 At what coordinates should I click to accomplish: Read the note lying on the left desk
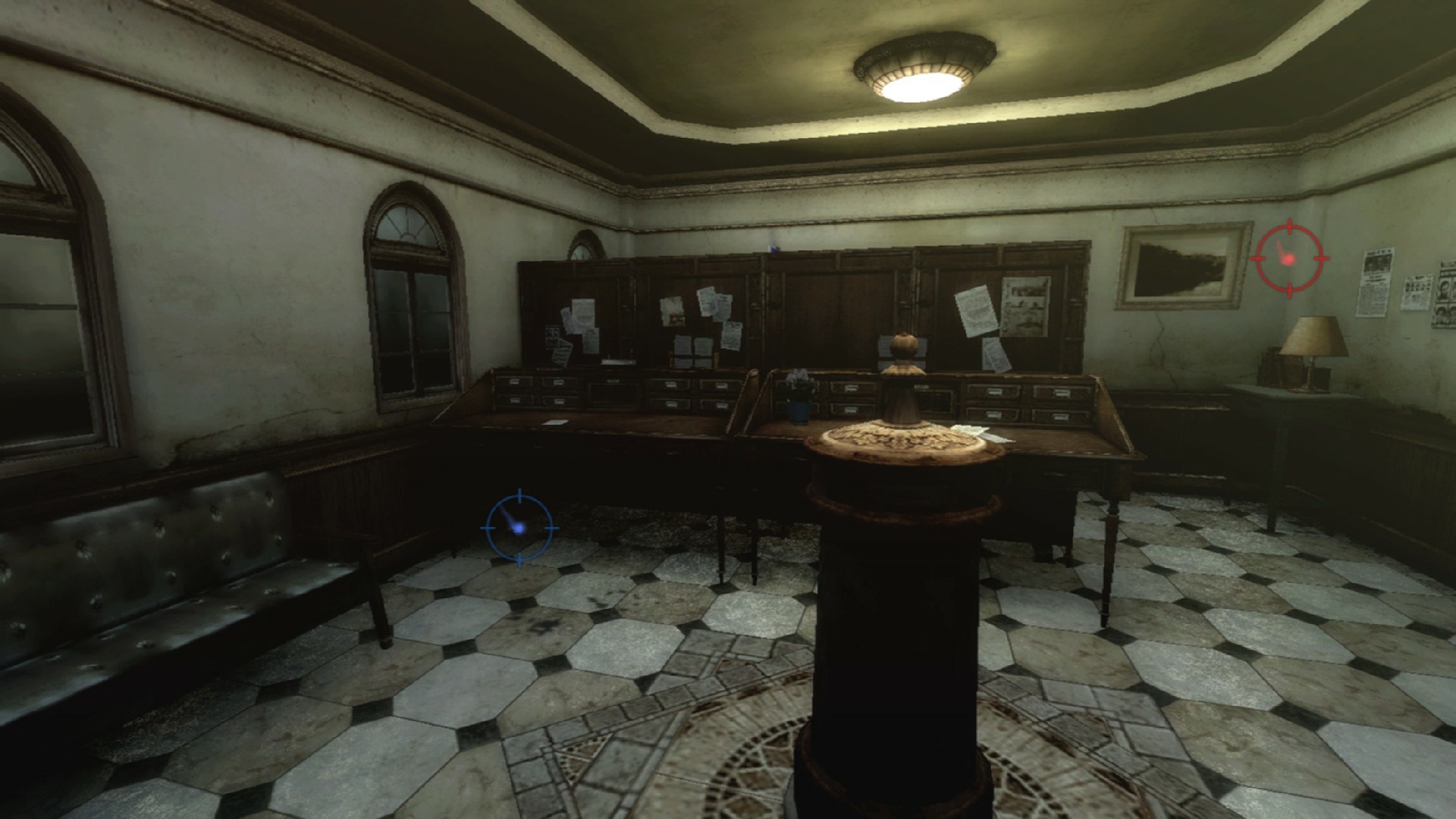pos(555,422)
